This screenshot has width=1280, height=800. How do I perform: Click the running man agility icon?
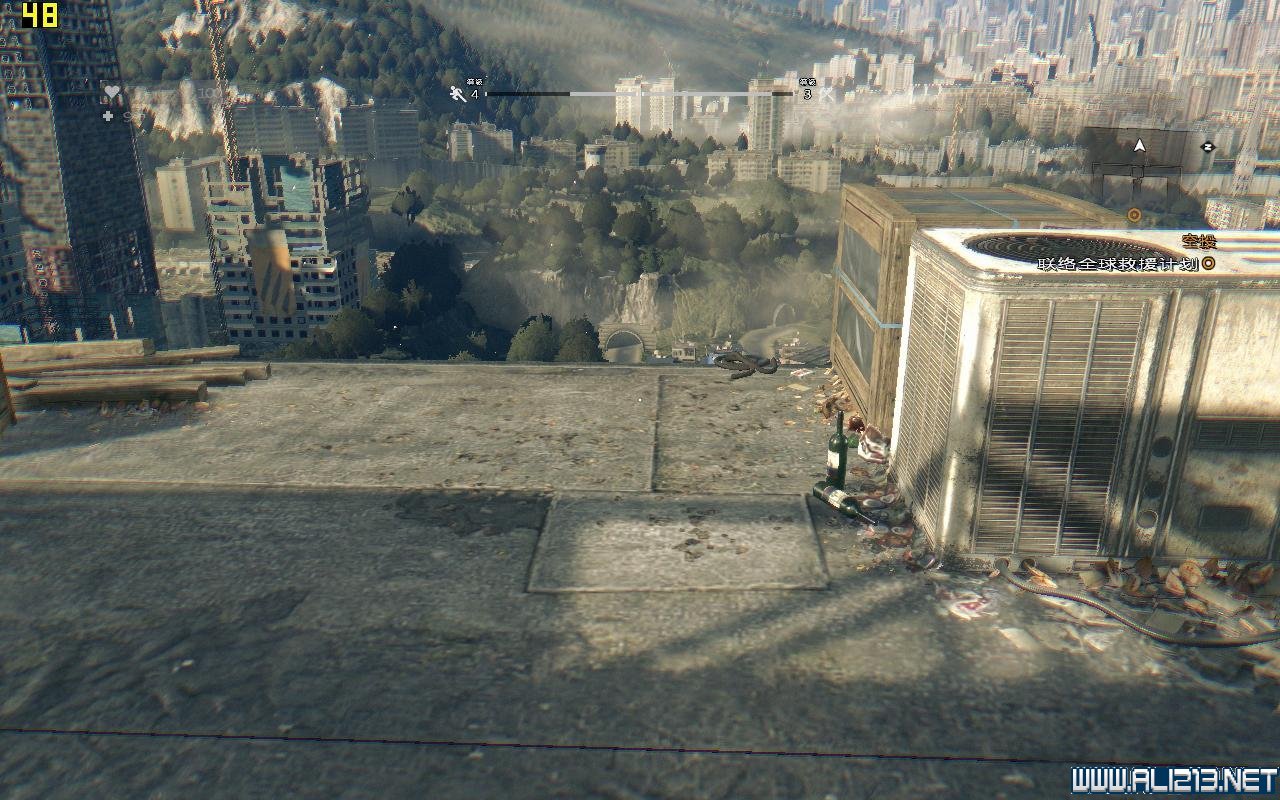[458, 94]
